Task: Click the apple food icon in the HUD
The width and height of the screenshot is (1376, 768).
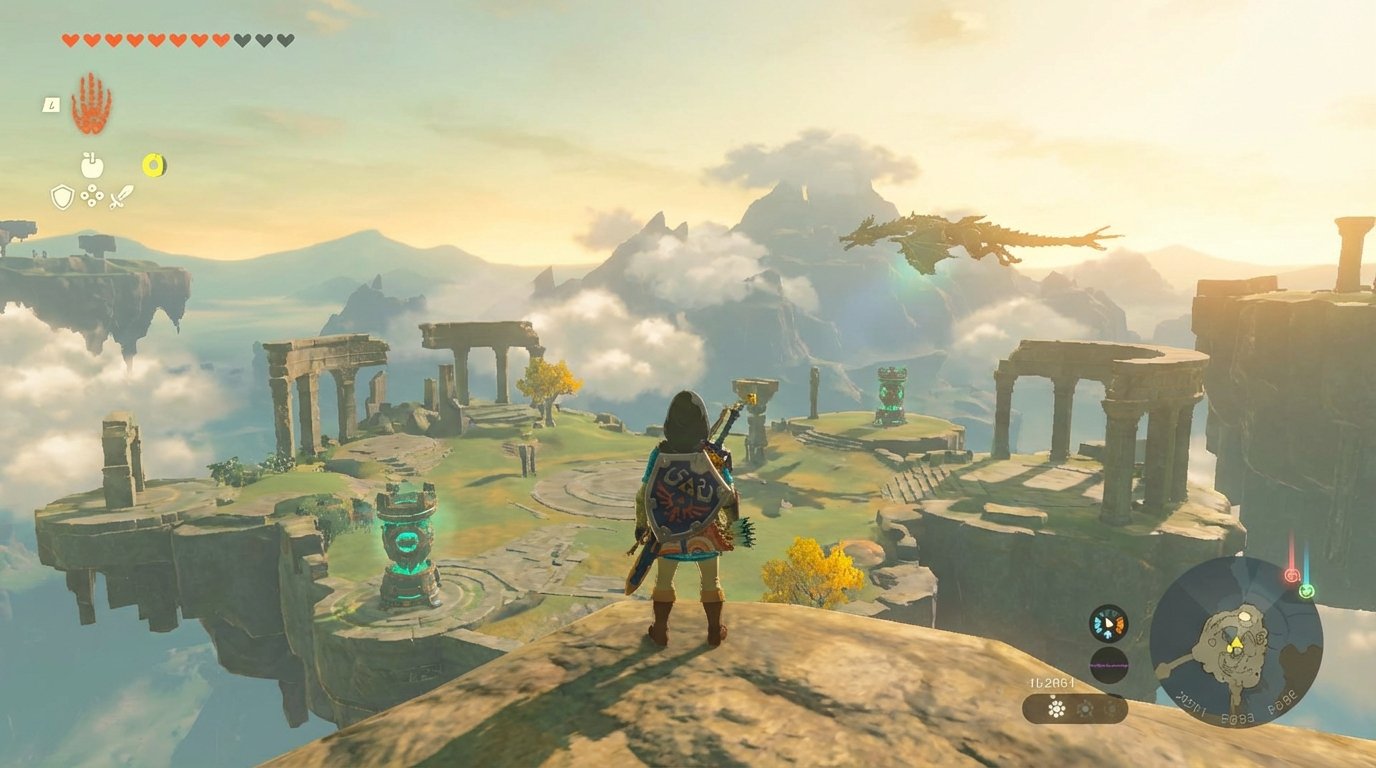Action: (x=92, y=165)
